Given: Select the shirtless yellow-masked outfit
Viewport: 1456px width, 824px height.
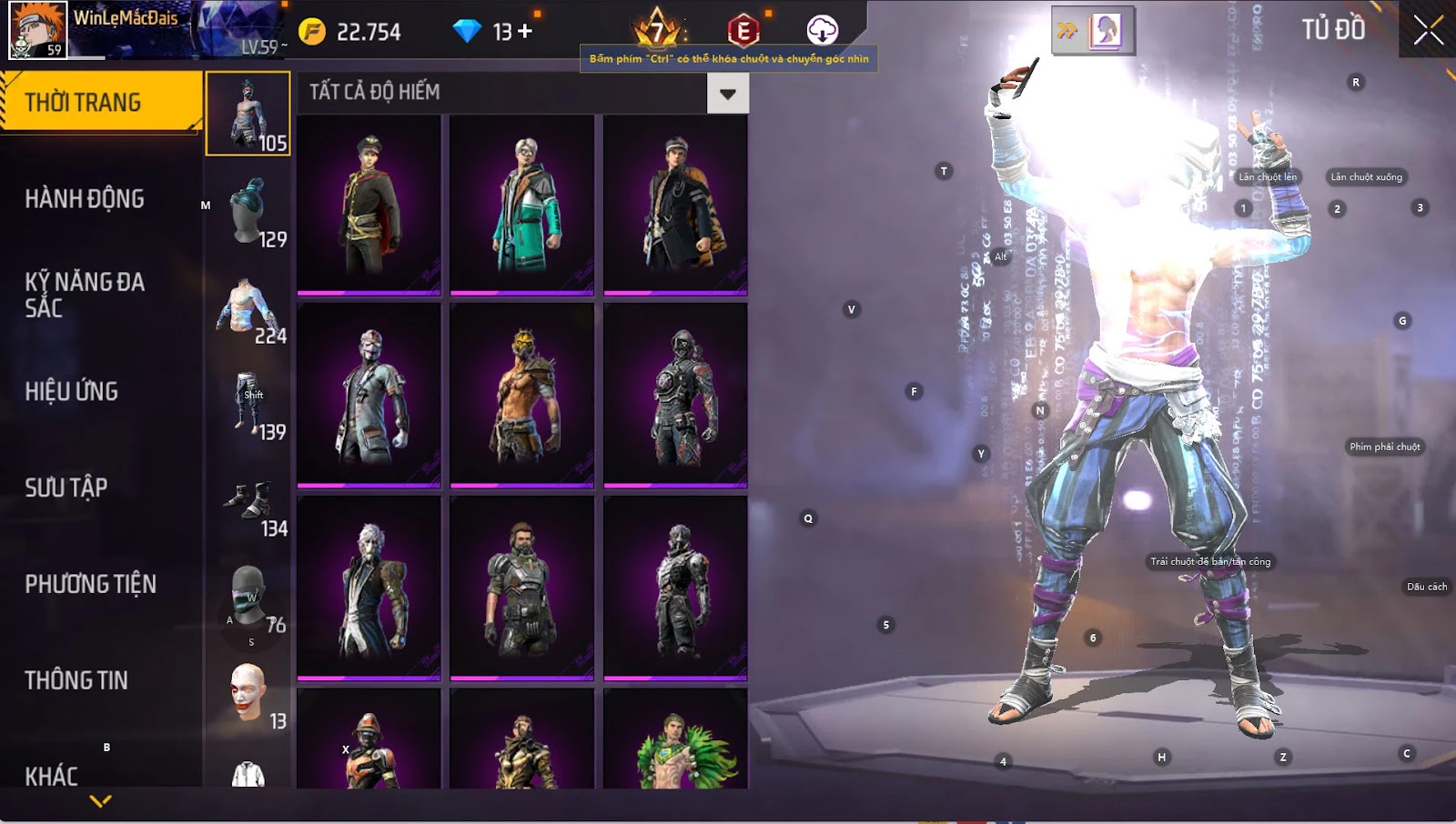Looking at the screenshot, I should pyautogui.click(x=522, y=395).
